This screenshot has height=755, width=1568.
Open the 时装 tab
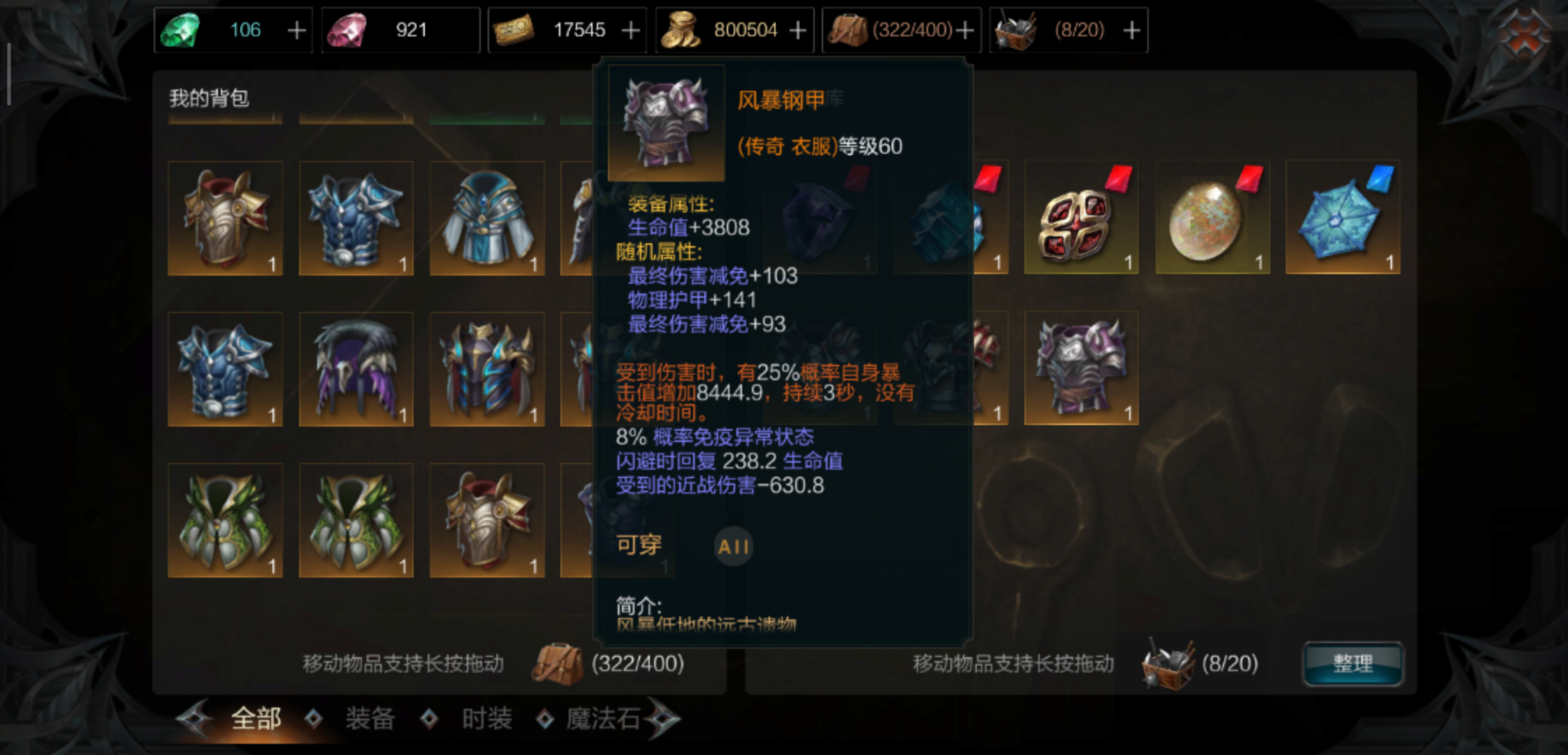tap(486, 717)
